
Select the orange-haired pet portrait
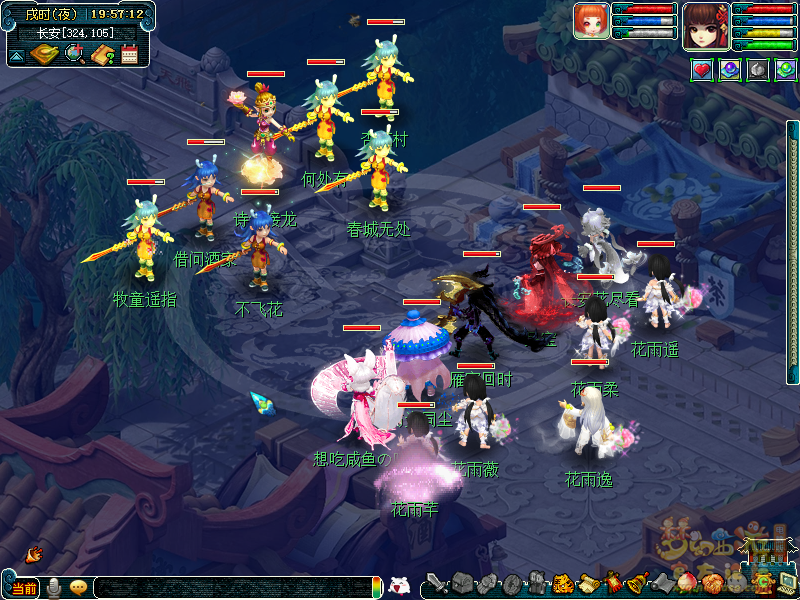click(591, 21)
